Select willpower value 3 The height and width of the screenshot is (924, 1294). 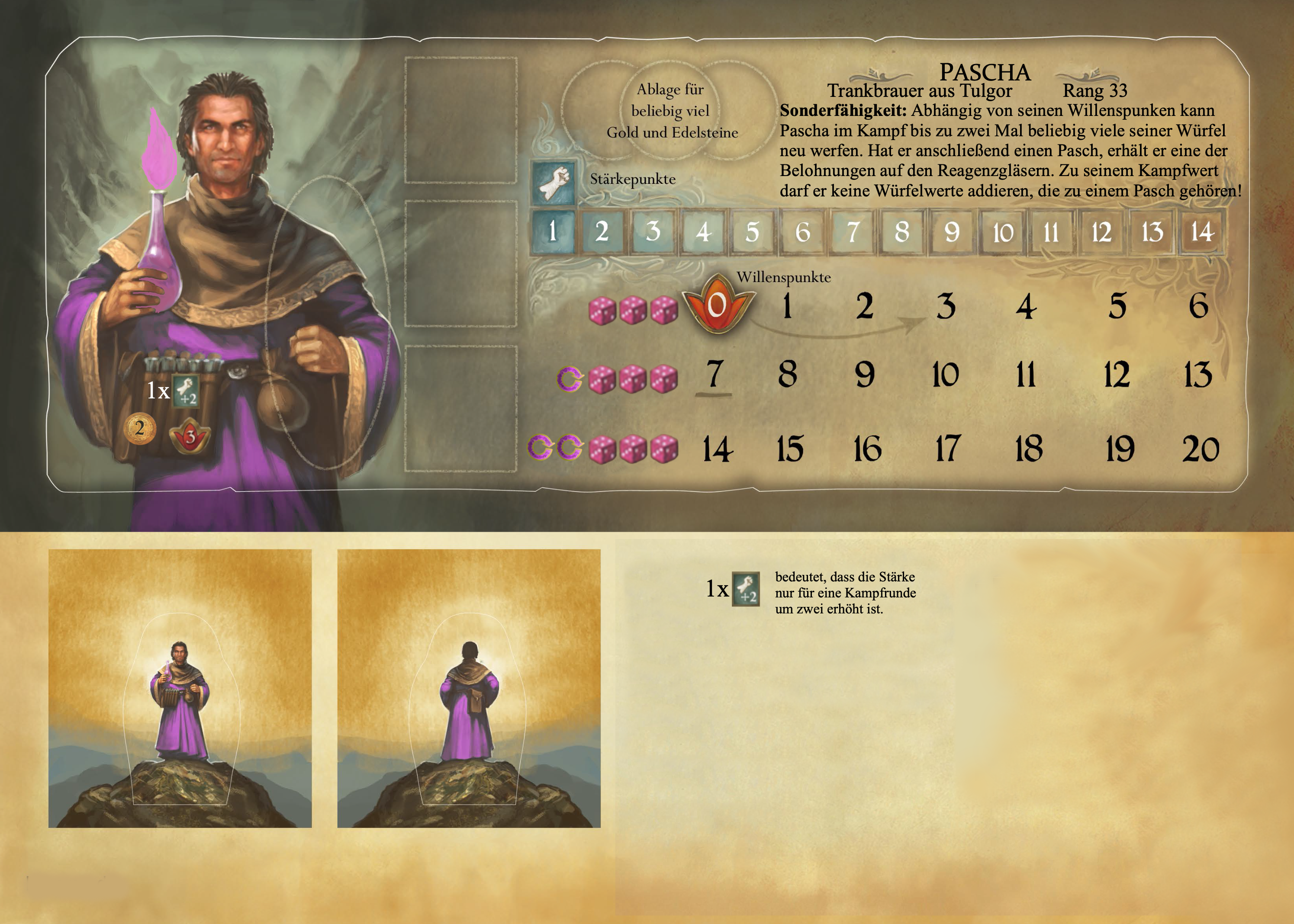pos(946,306)
